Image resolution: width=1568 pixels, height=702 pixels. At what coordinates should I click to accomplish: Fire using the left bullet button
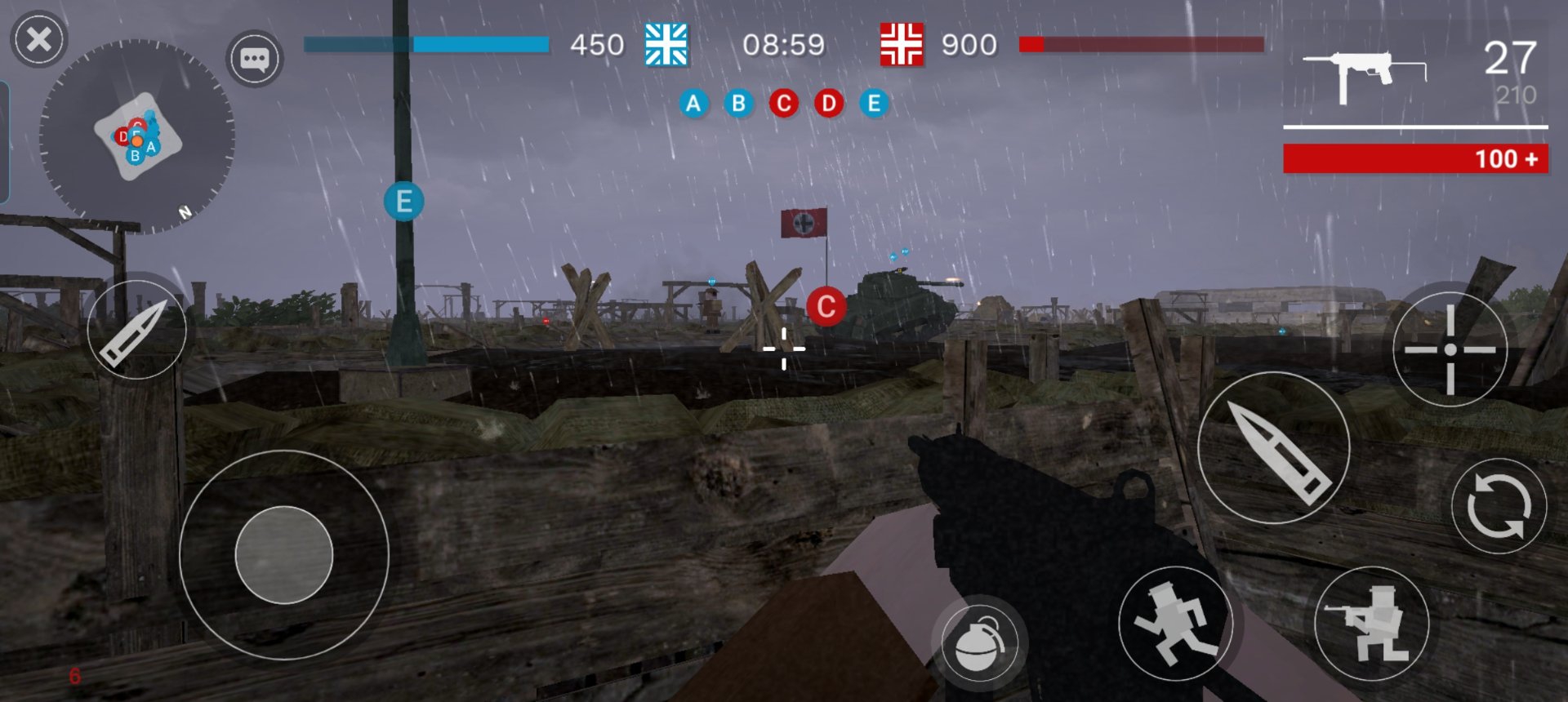pyautogui.click(x=136, y=330)
